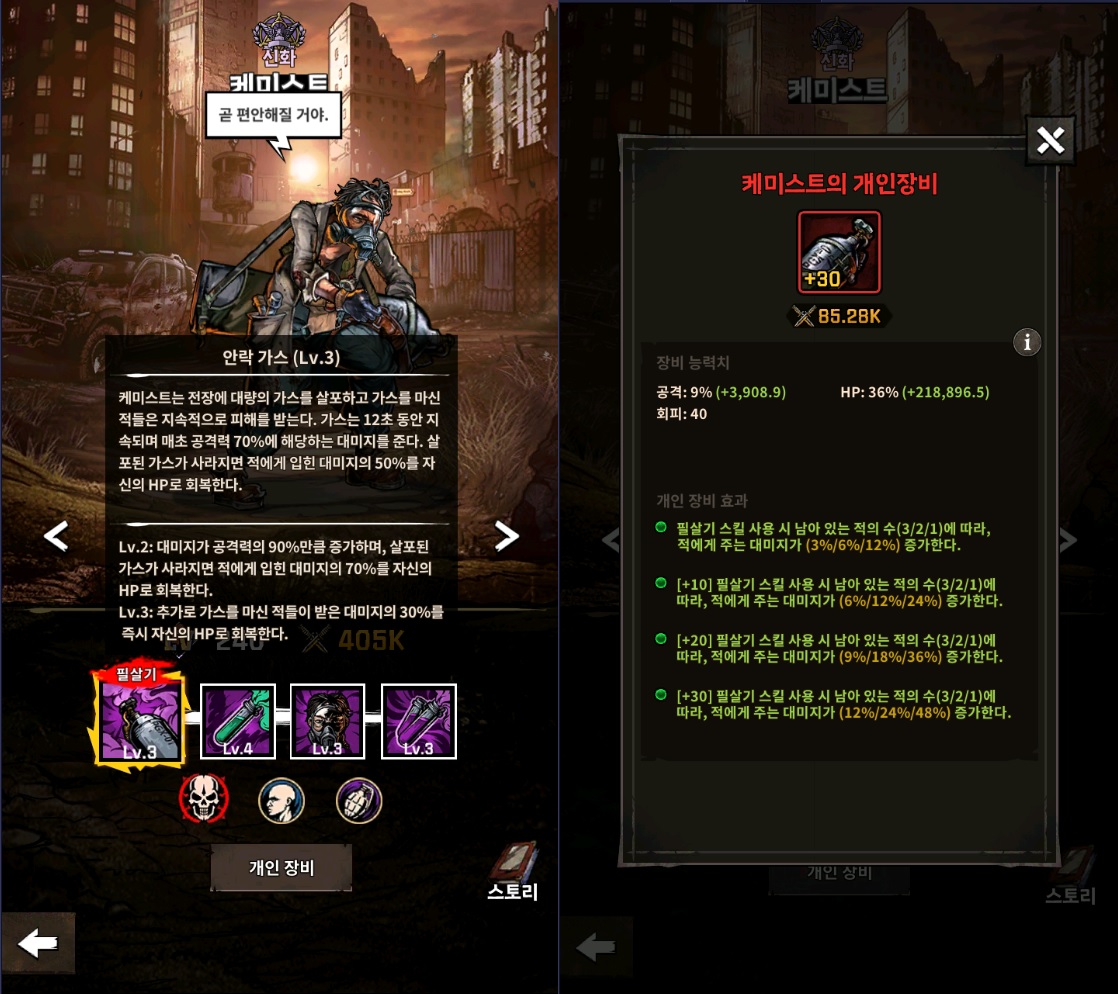
Task: Close the 케미스트 personal equipment popup
Action: [1050, 141]
